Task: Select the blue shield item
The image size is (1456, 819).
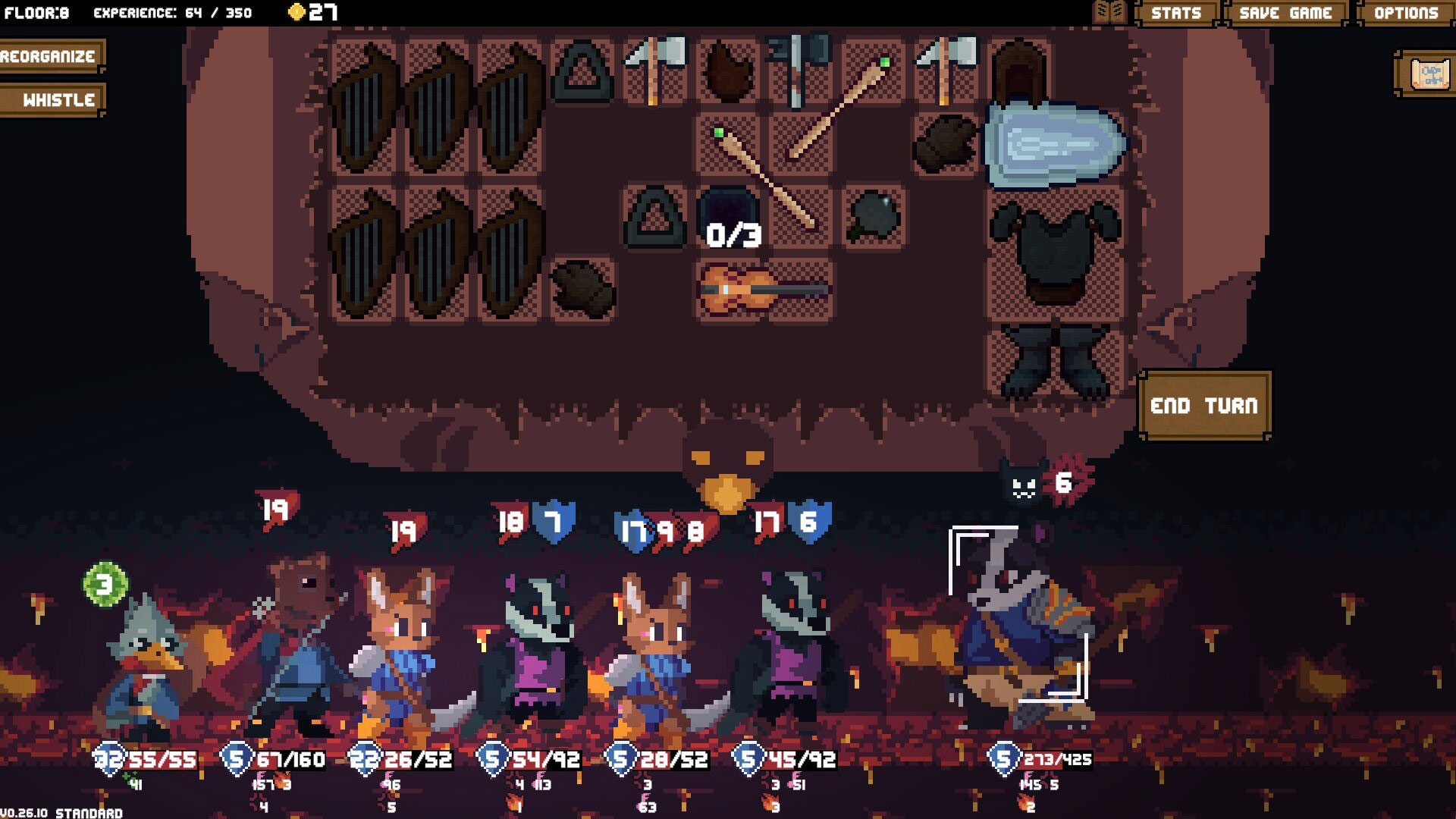Action: pos(1054,144)
